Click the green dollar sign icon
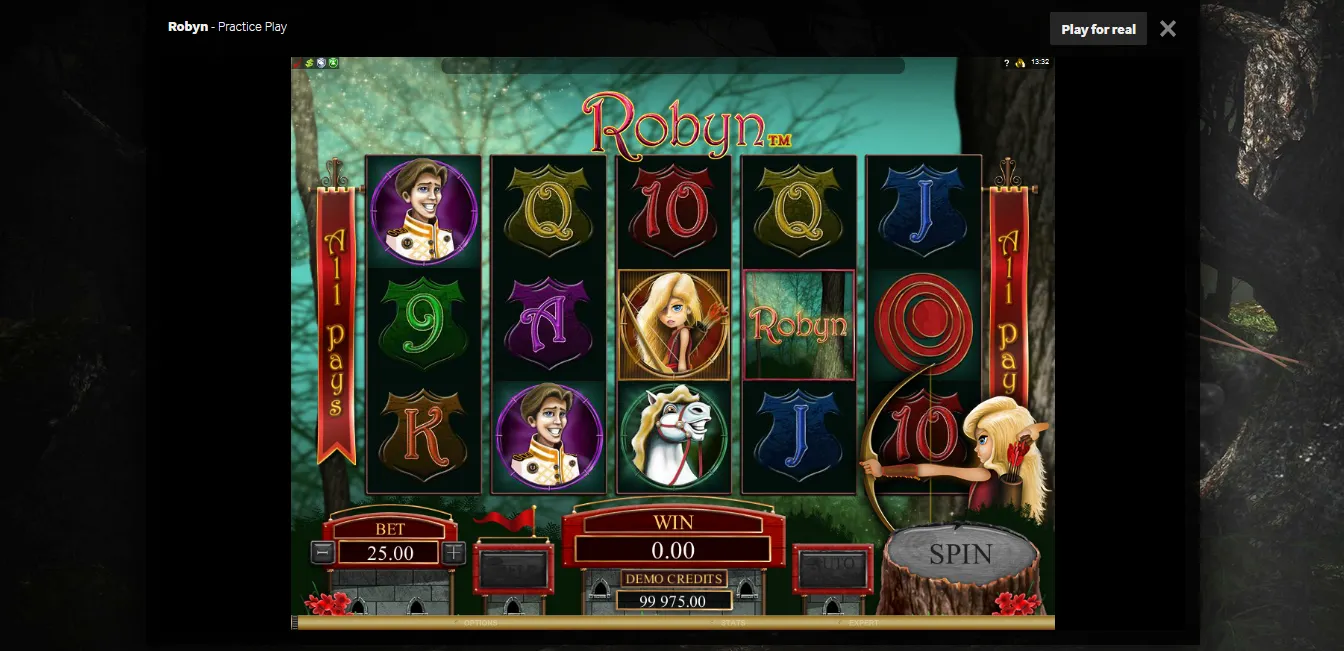This screenshot has width=1344, height=651. [x=310, y=62]
